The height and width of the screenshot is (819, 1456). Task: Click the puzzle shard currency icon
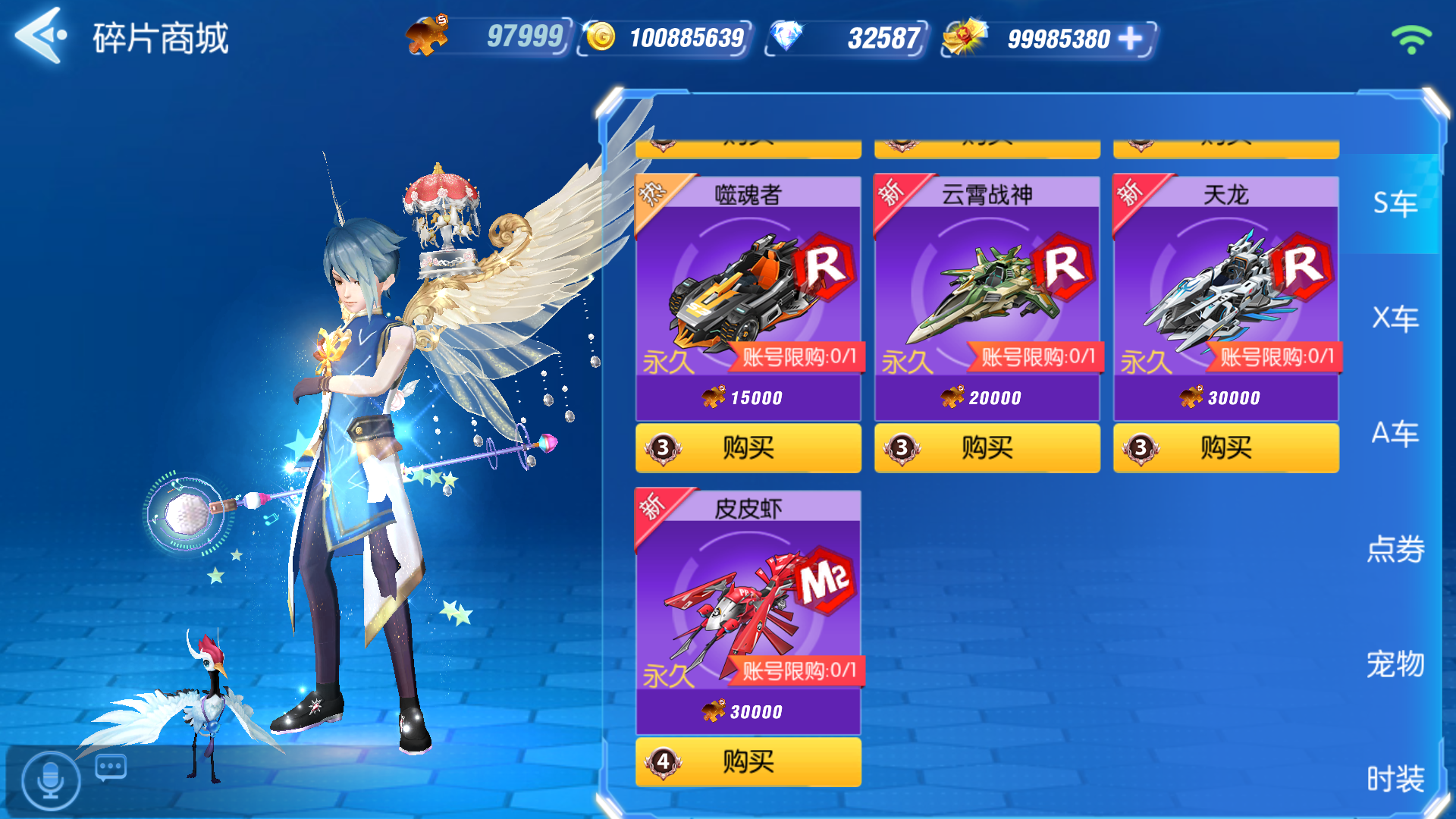(x=429, y=34)
